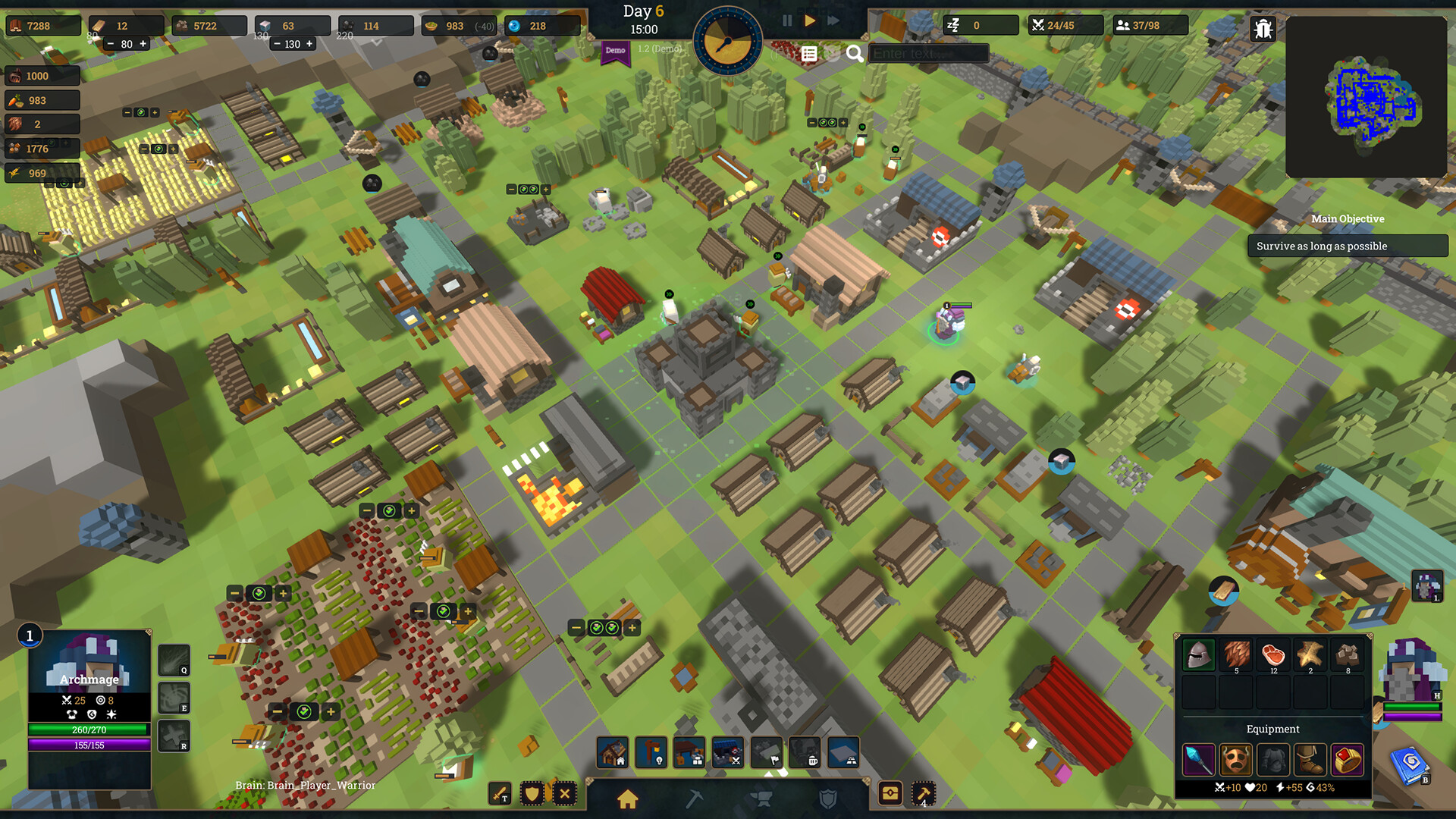Open the bug report button
Image resolution: width=1456 pixels, height=819 pixels.
(1263, 29)
